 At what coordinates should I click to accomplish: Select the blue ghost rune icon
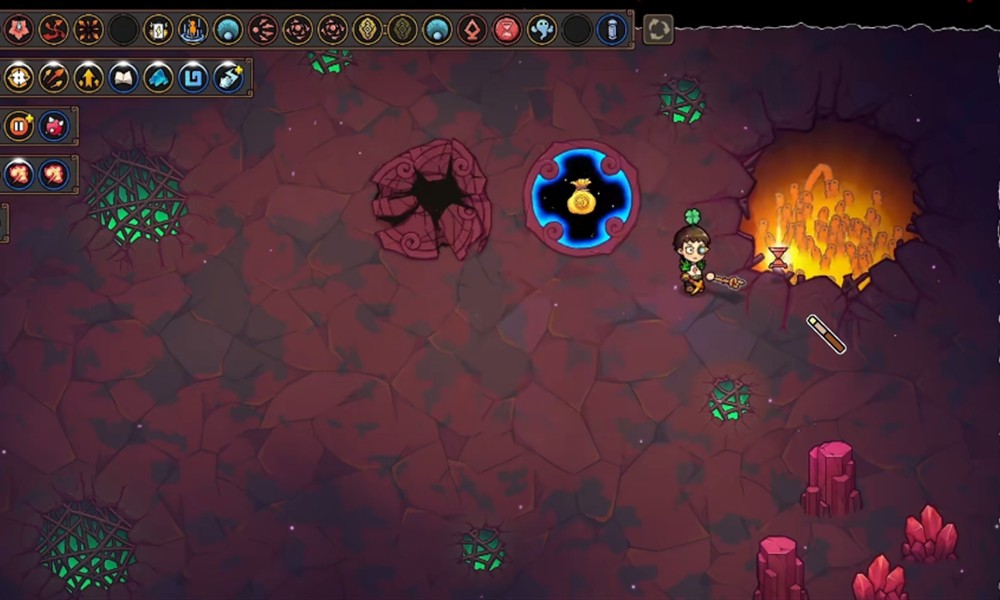point(541,29)
